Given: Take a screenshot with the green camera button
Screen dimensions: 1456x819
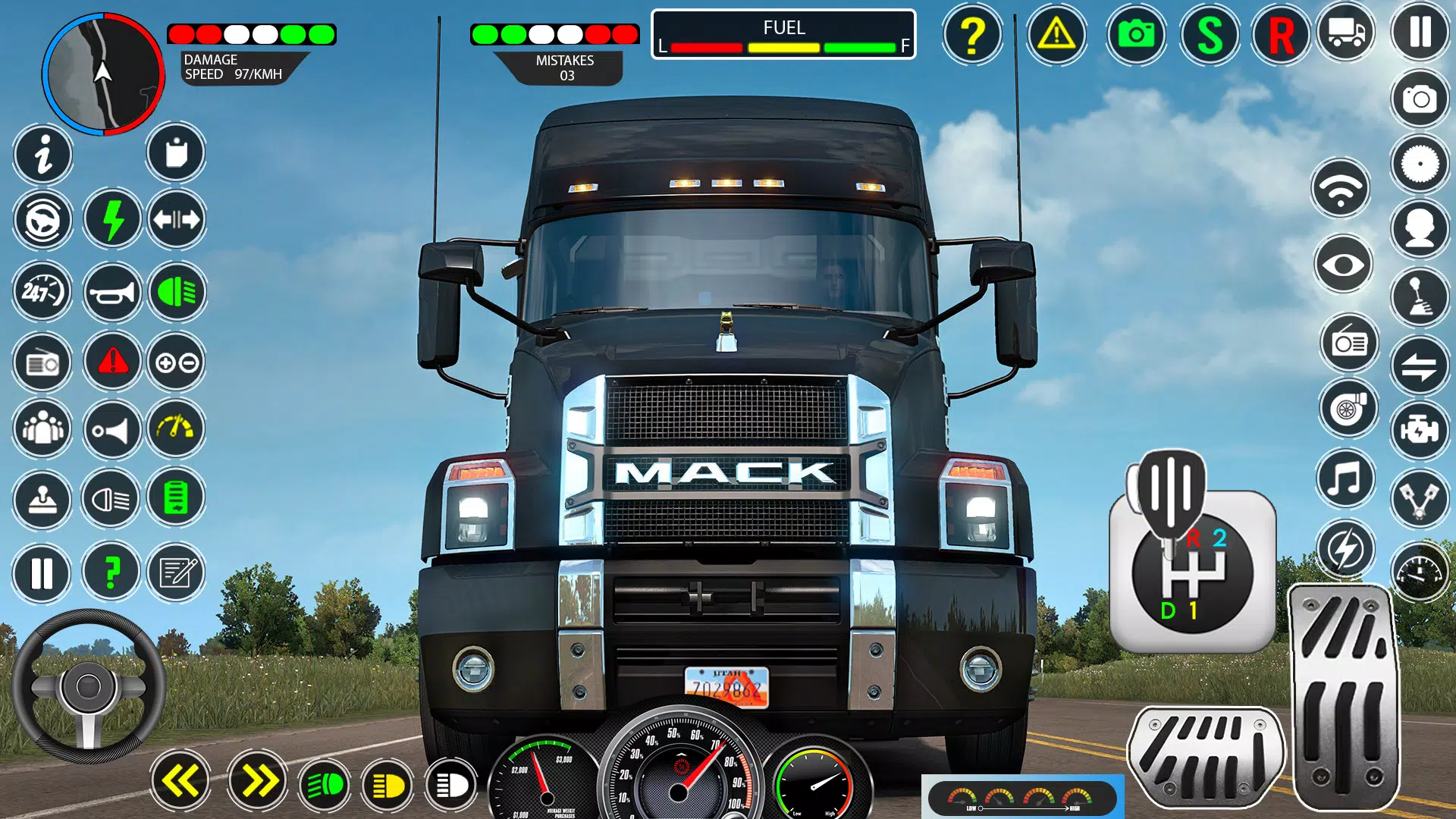Looking at the screenshot, I should pos(1135,35).
